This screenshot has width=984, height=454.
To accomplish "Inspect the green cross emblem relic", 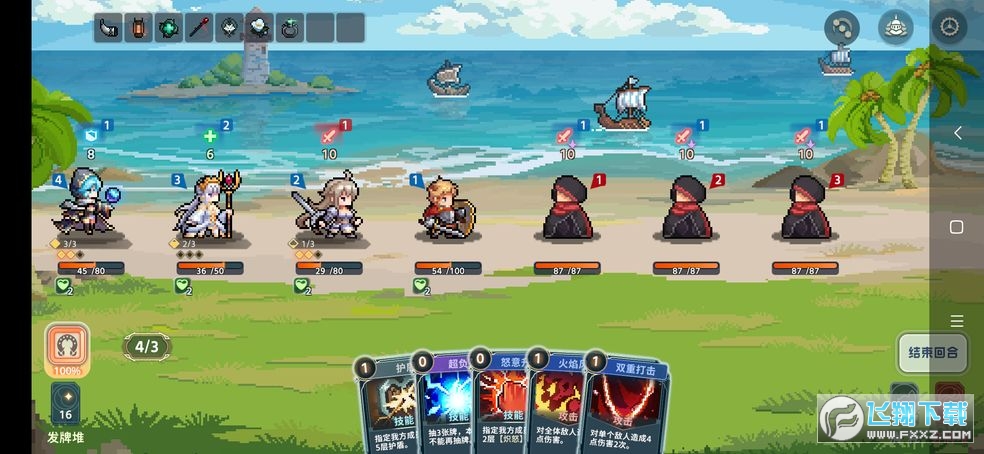I will click(169, 28).
